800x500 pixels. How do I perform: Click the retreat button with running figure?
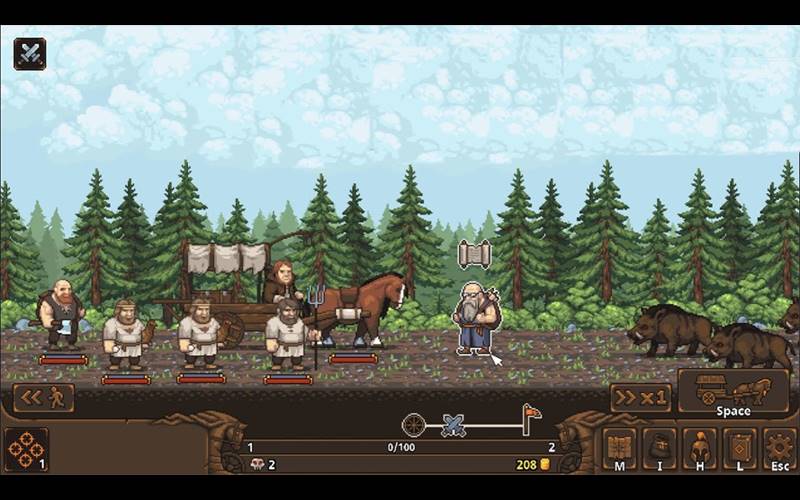[x=44, y=398]
